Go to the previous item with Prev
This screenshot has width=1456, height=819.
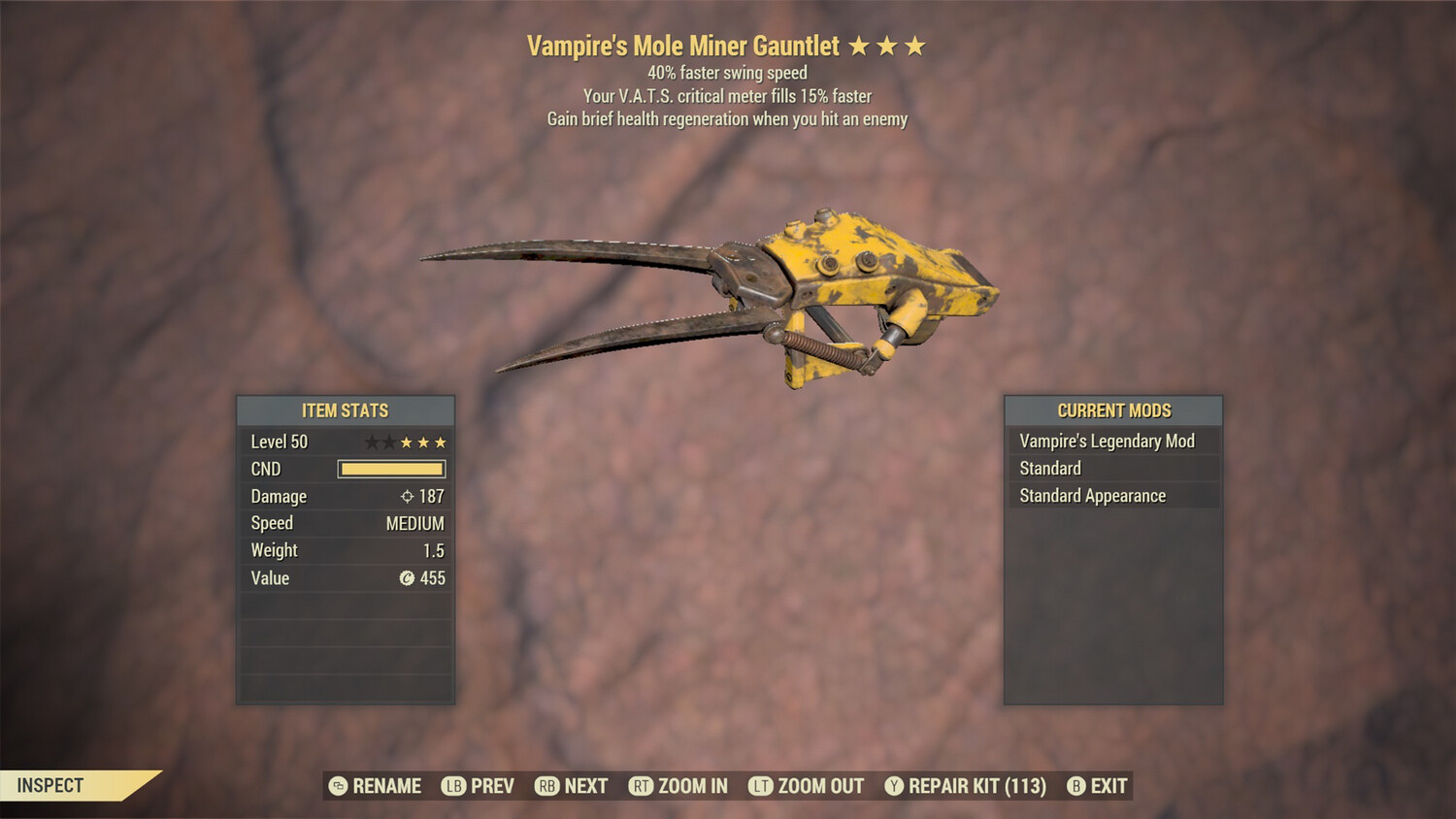tap(479, 786)
